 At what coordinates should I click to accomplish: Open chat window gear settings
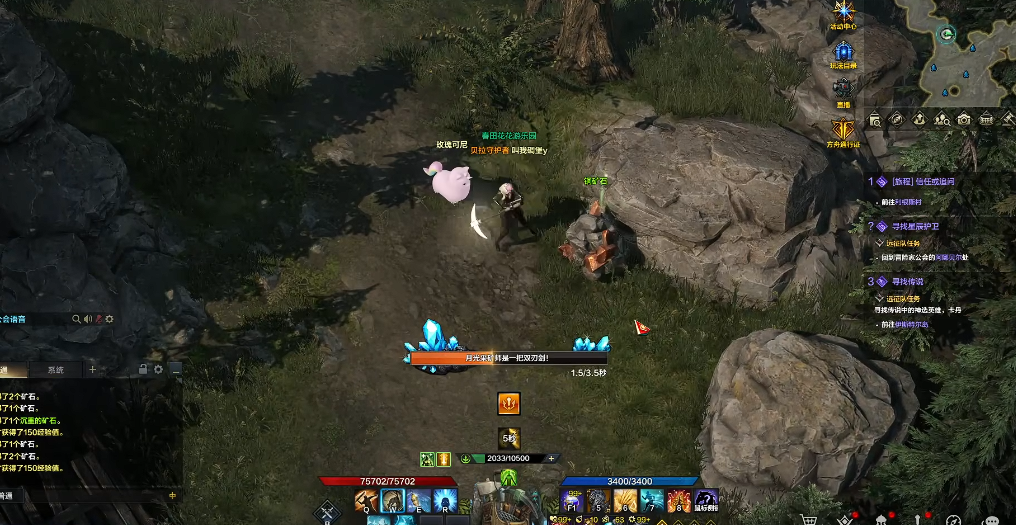(158, 370)
